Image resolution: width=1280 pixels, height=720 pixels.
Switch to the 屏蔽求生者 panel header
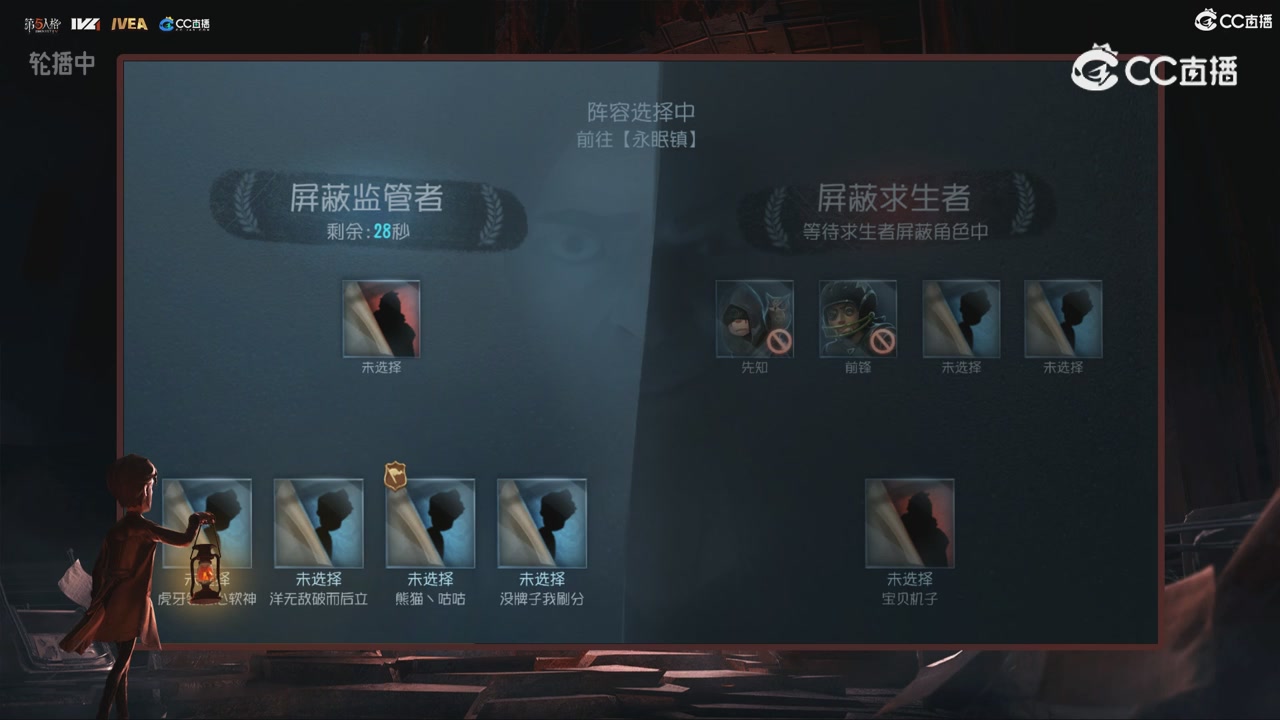893,198
